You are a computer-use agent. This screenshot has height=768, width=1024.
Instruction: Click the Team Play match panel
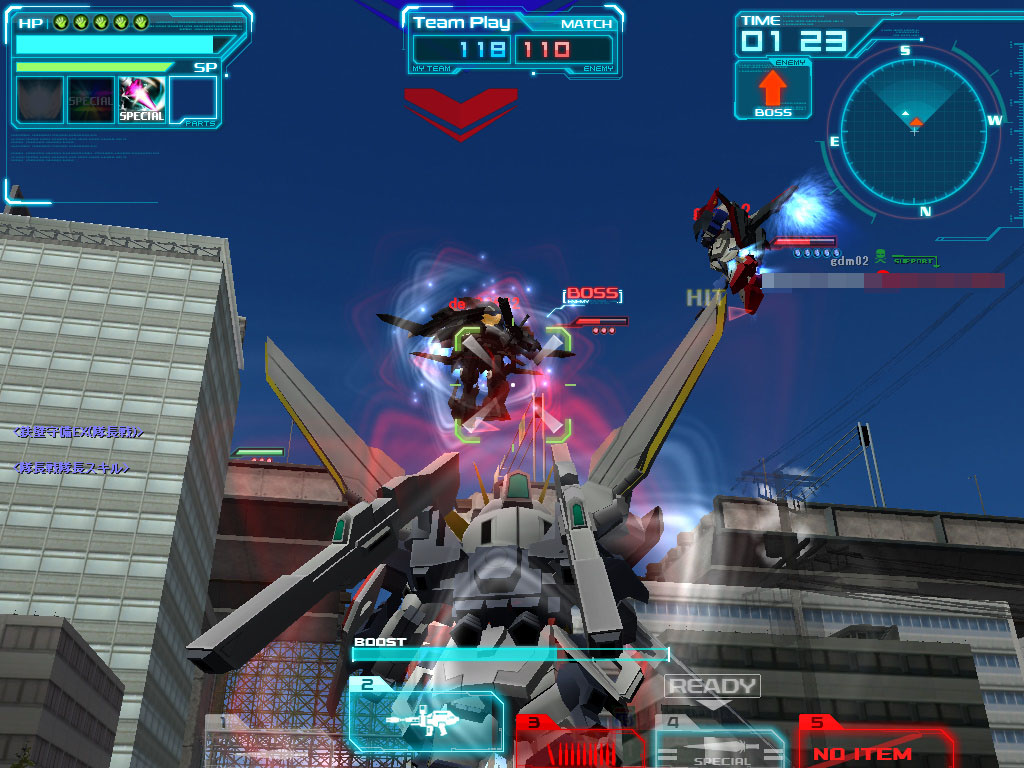click(513, 40)
